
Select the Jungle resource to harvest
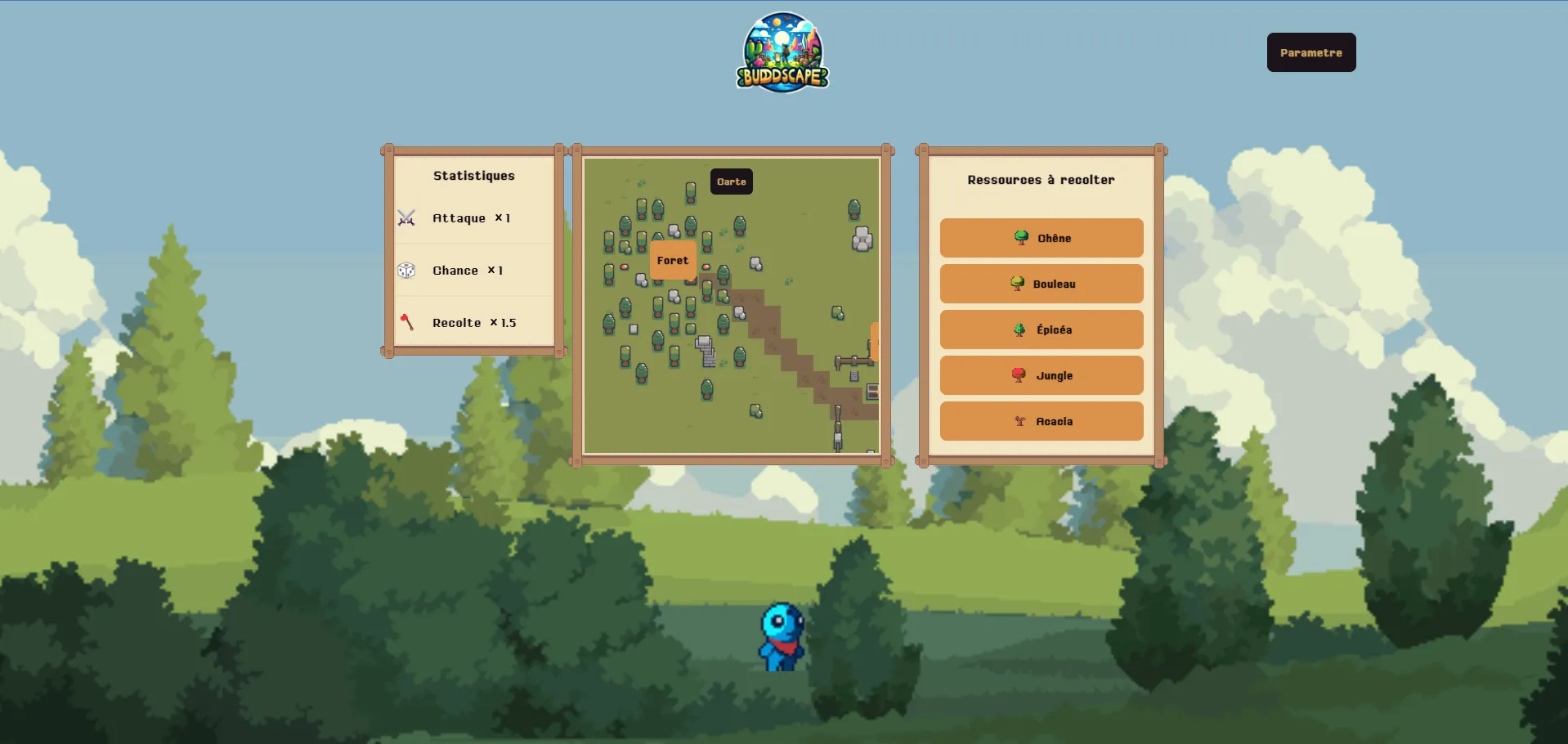1042,375
